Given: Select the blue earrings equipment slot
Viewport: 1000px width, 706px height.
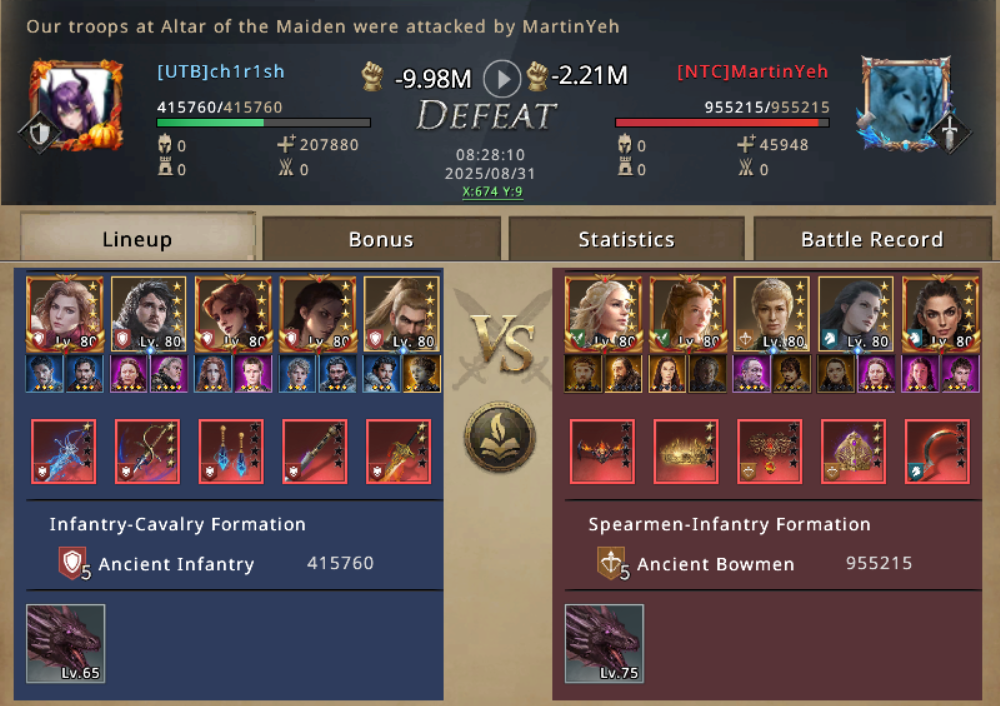Looking at the screenshot, I should tap(231, 452).
